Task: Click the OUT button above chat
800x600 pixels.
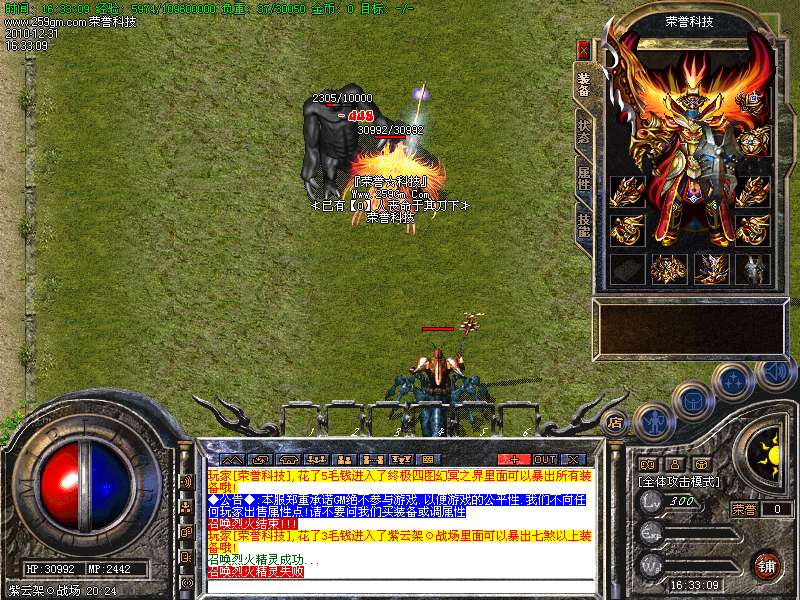Action: pyautogui.click(x=544, y=459)
